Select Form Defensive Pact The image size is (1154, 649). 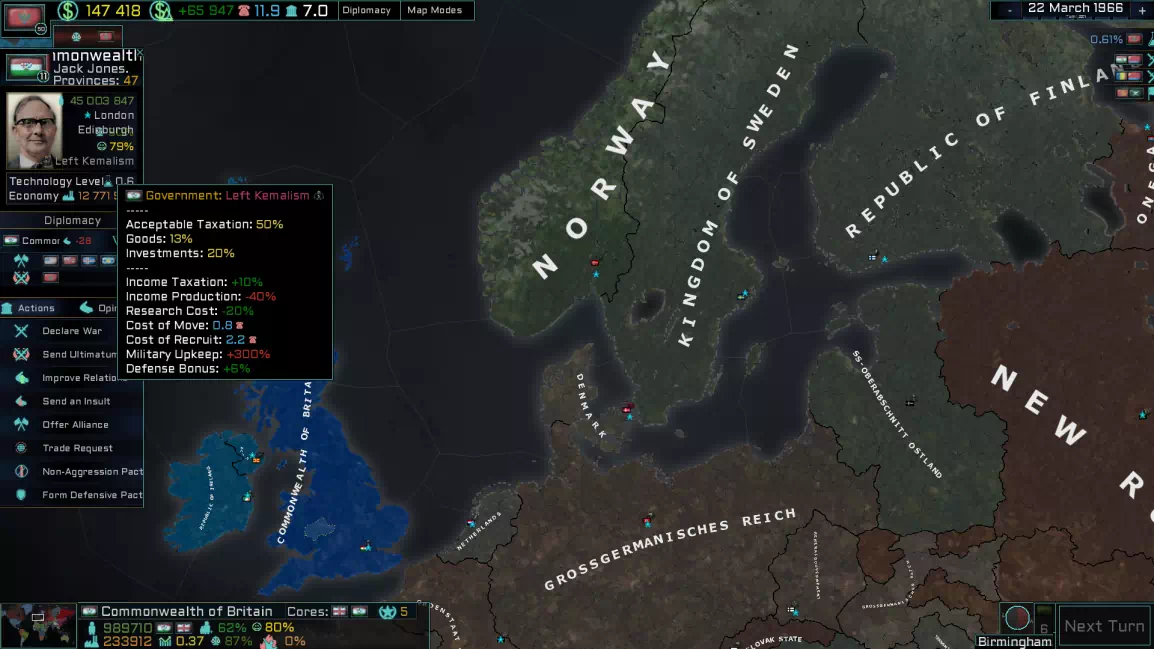[x=92, y=495]
